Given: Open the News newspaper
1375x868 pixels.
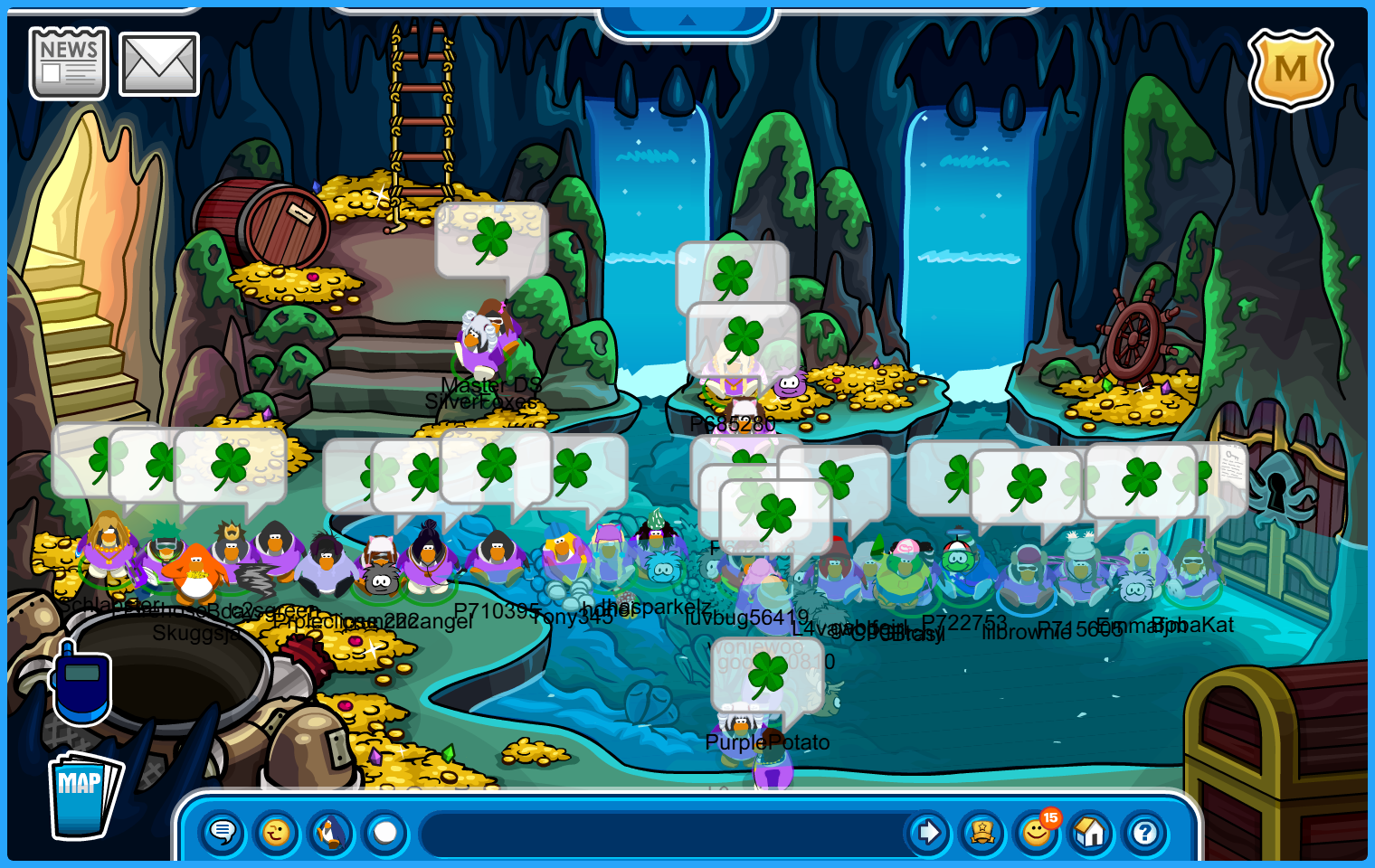Looking at the screenshot, I should [69, 63].
